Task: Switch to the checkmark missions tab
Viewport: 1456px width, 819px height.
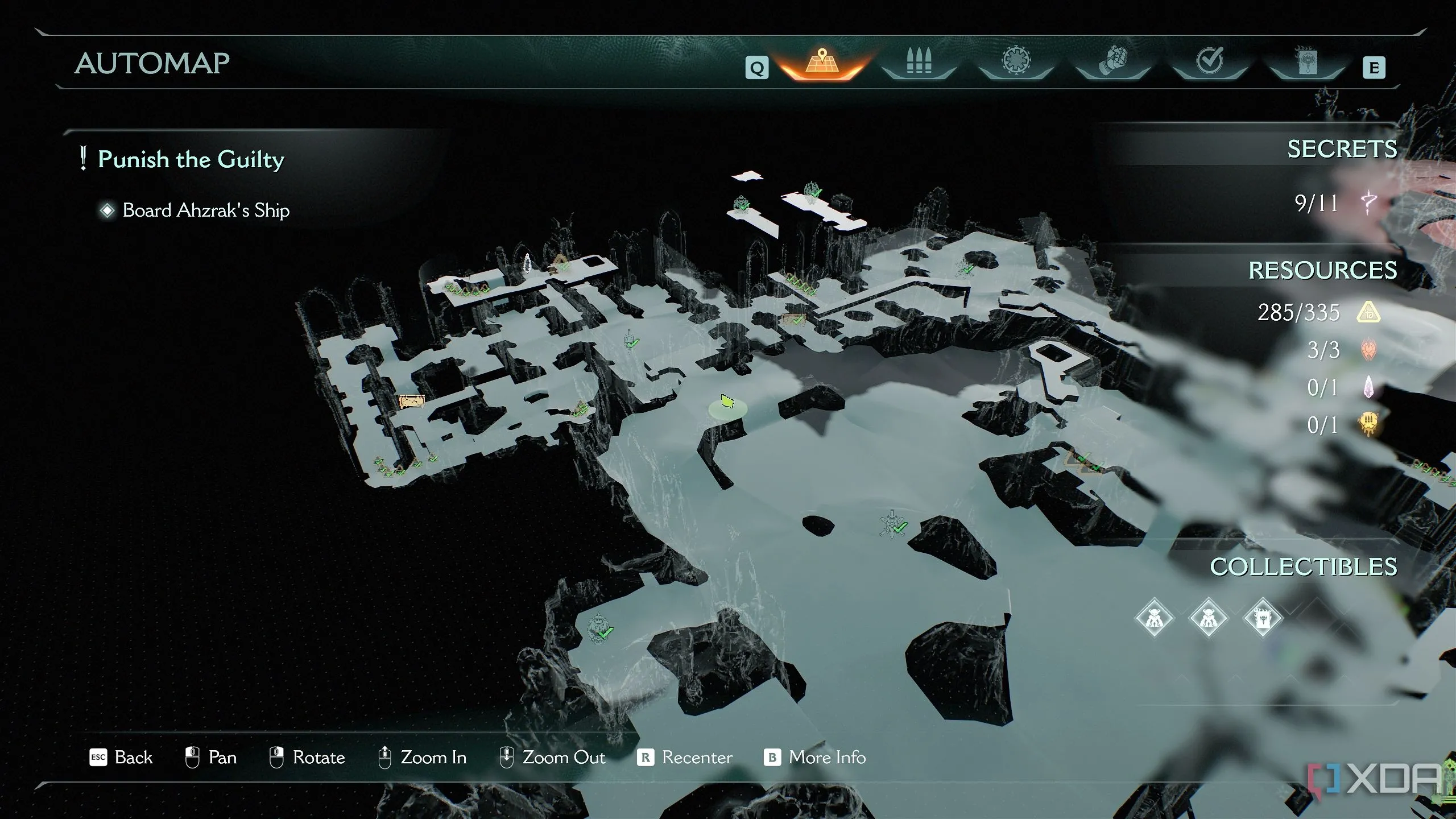Action: tap(1209, 61)
